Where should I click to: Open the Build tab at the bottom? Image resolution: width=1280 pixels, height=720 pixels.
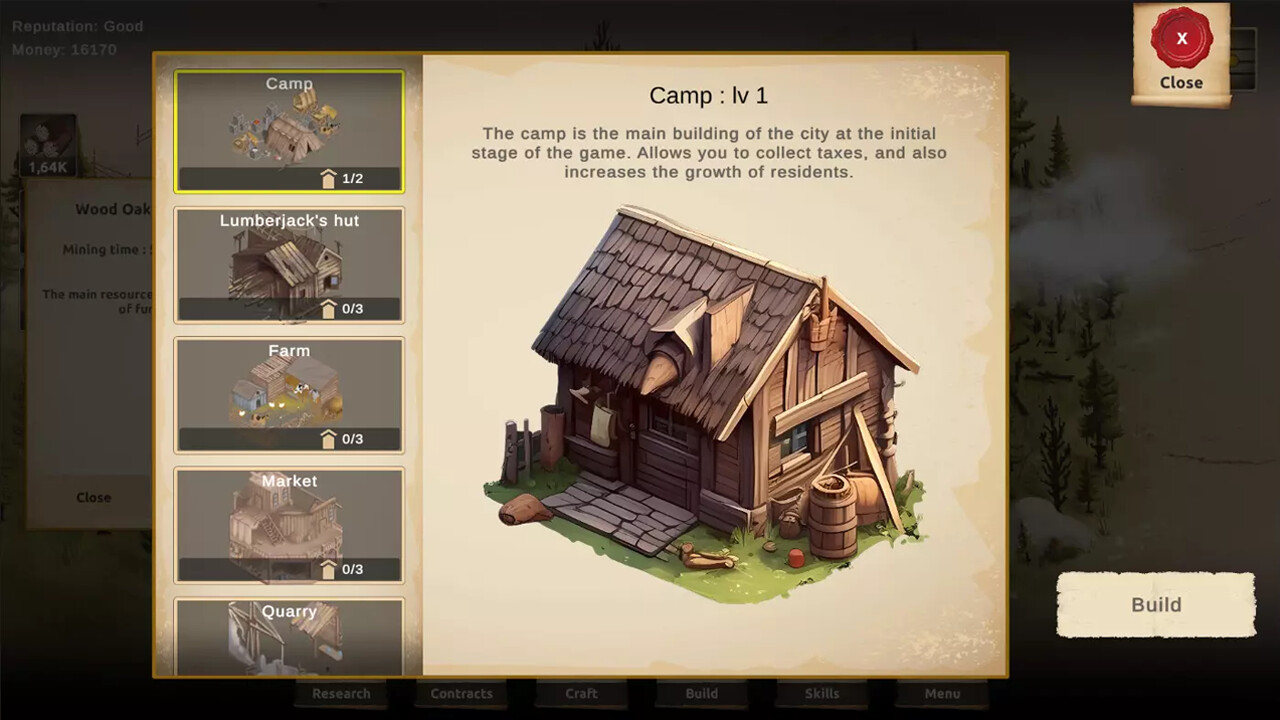(x=701, y=693)
